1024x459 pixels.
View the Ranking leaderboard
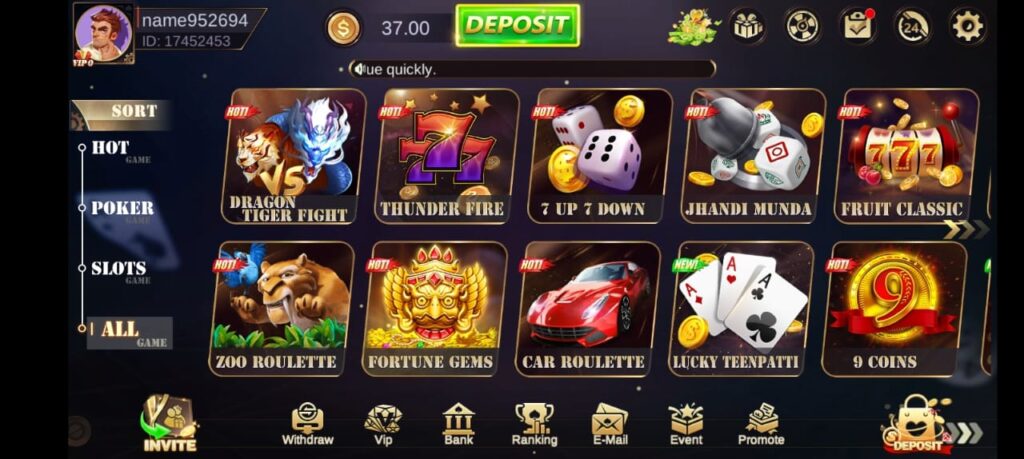(534, 424)
